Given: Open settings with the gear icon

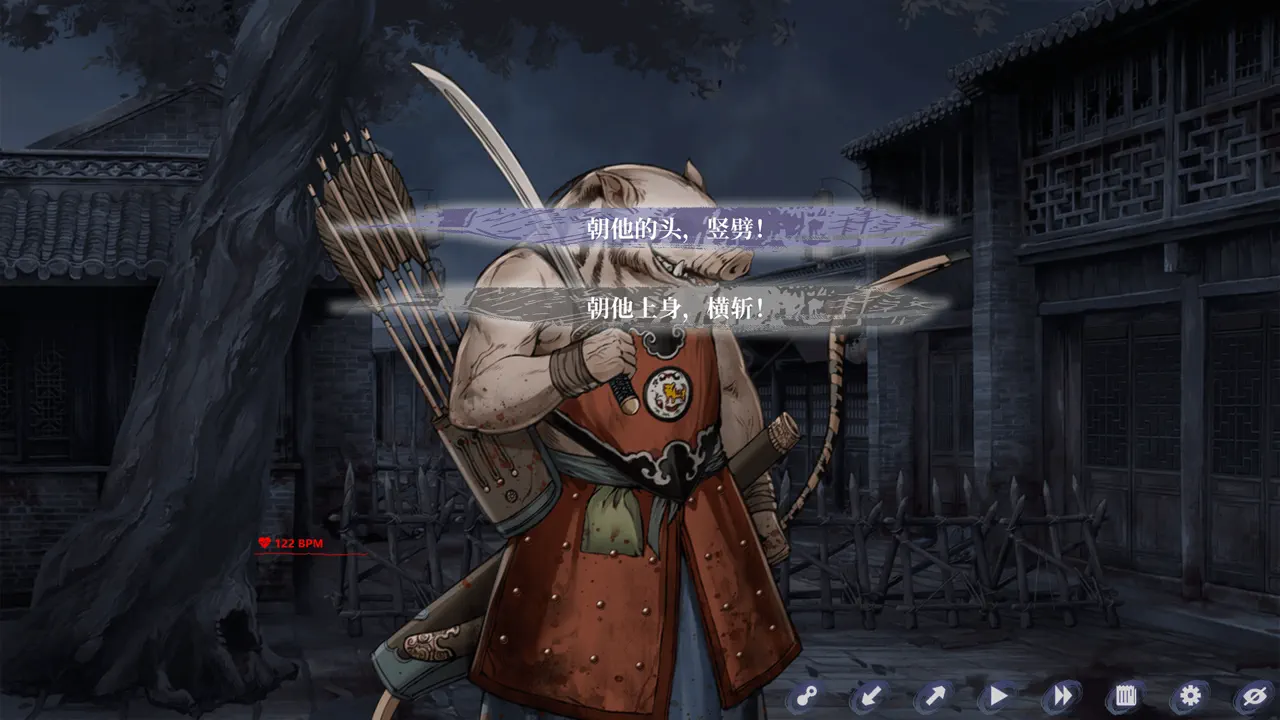Looking at the screenshot, I should [1190, 695].
